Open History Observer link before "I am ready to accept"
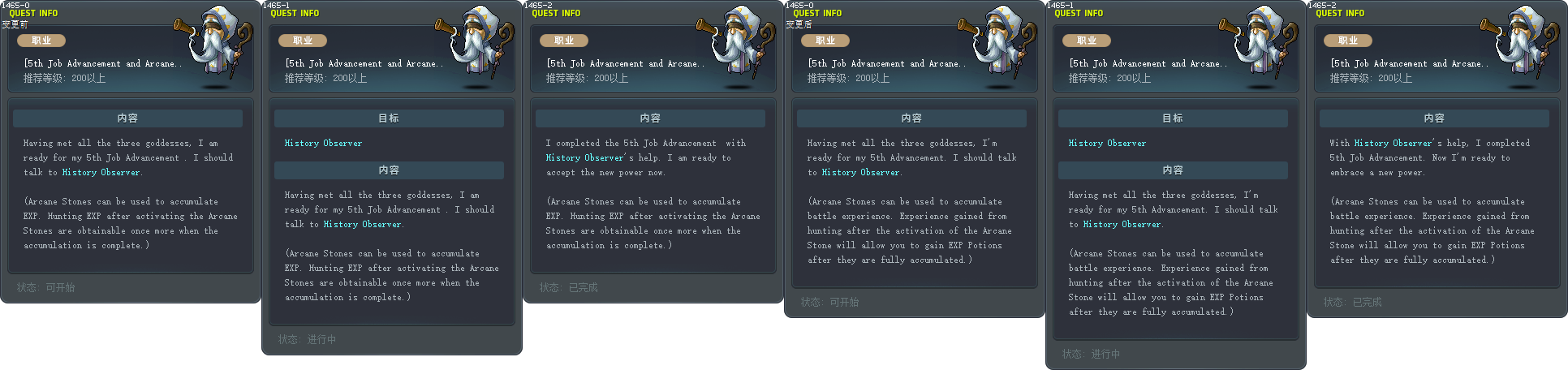This screenshot has height=370, width=1568. coord(584,157)
